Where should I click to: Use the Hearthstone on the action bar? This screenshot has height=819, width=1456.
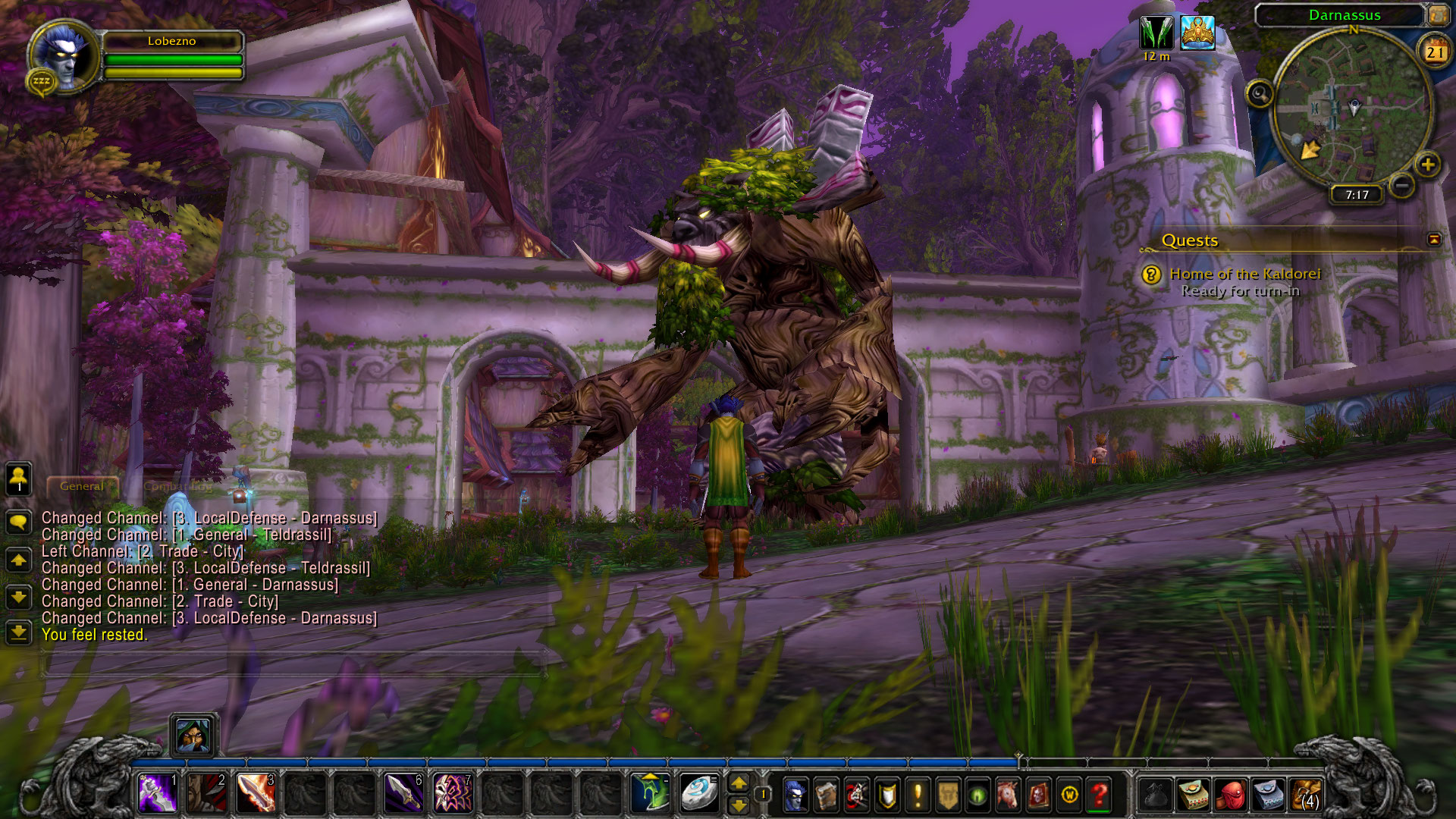coord(698,793)
